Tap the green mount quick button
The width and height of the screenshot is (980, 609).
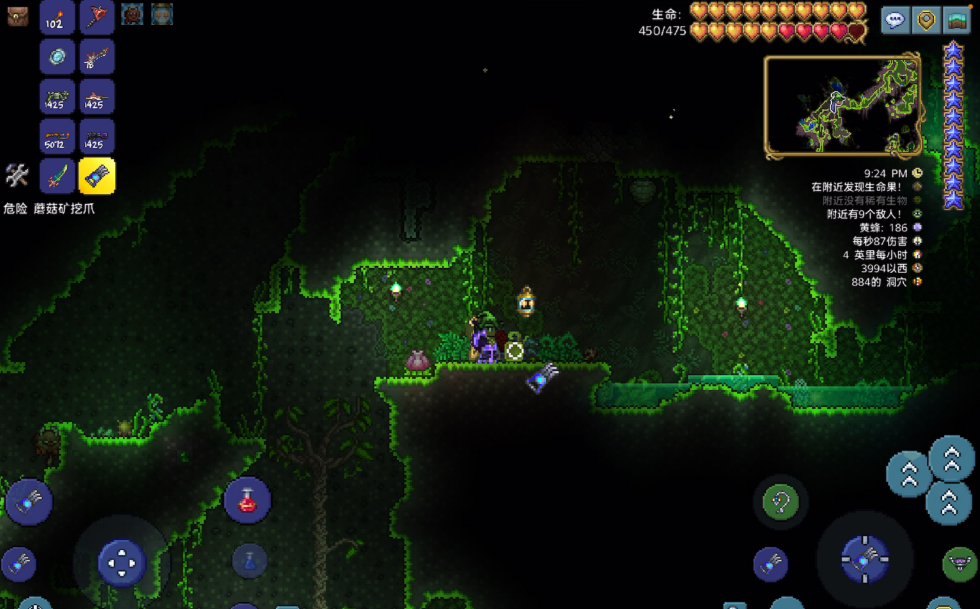(x=959, y=564)
